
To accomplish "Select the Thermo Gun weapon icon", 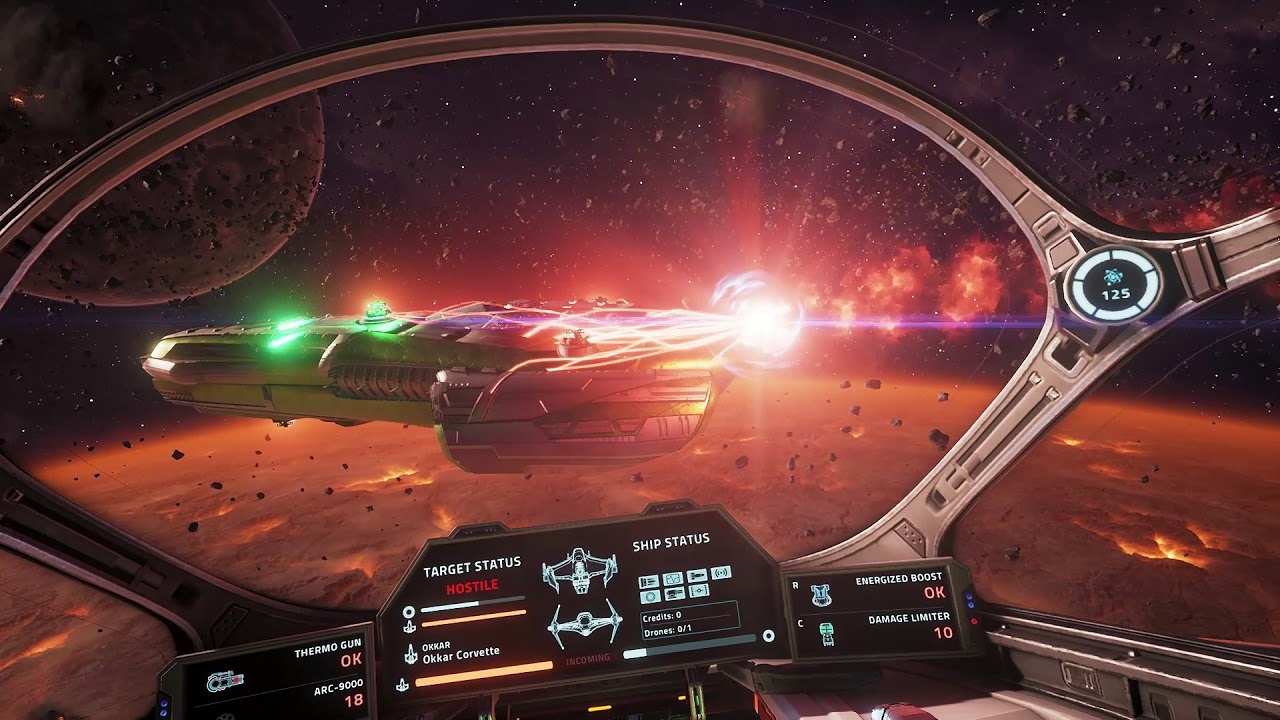I will [225, 680].
